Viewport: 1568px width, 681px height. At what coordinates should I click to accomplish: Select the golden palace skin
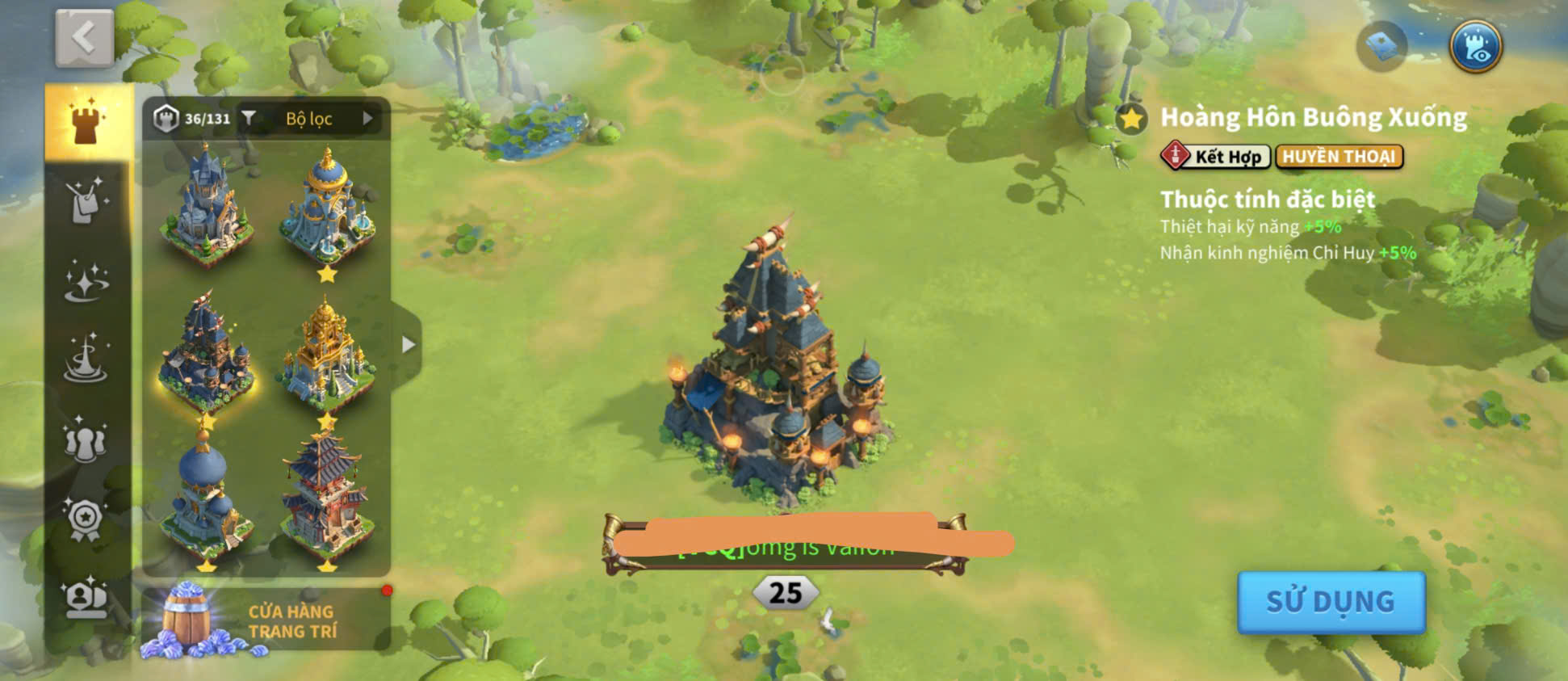(x=326, y=353)
